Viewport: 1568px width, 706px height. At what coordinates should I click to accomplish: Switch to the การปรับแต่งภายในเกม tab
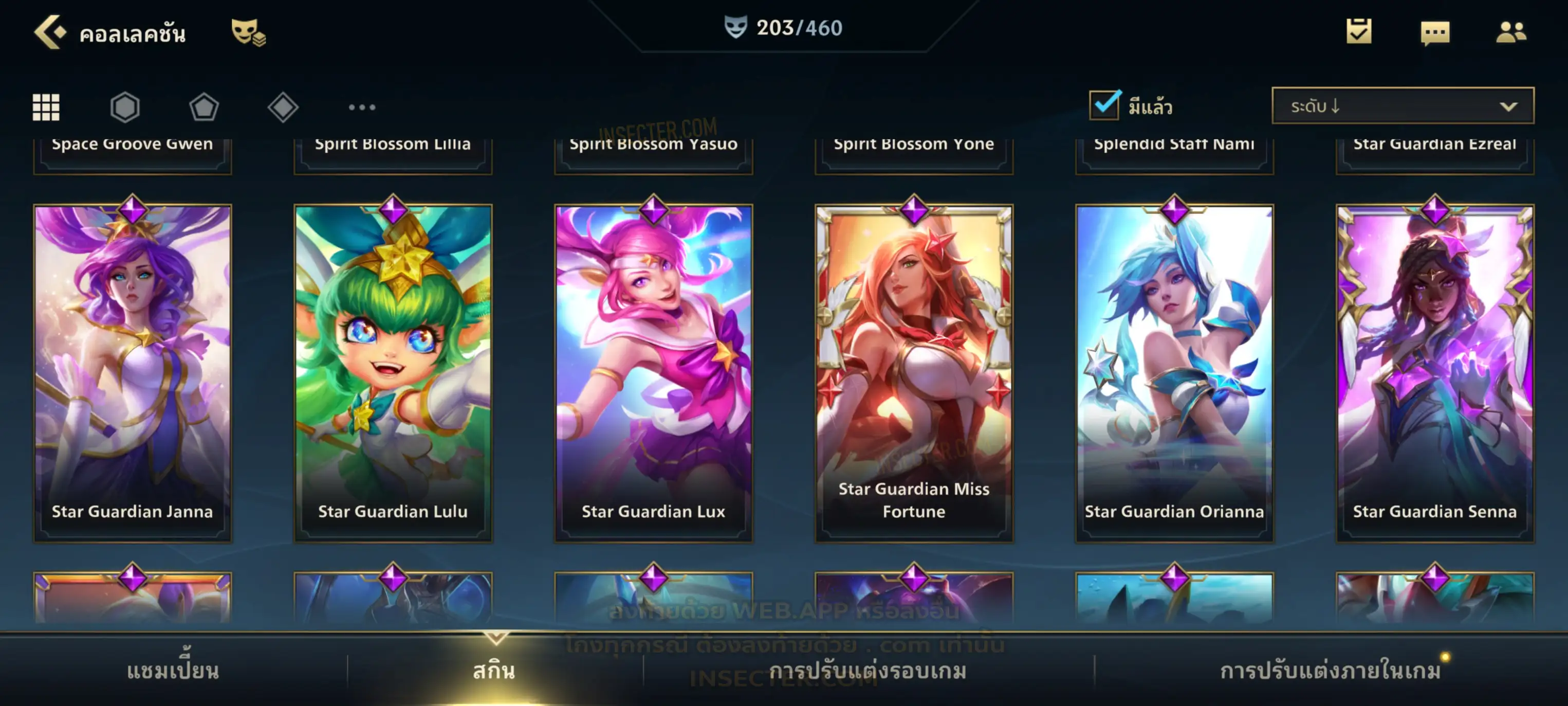pyautogui.click(x=1331, y=671)
